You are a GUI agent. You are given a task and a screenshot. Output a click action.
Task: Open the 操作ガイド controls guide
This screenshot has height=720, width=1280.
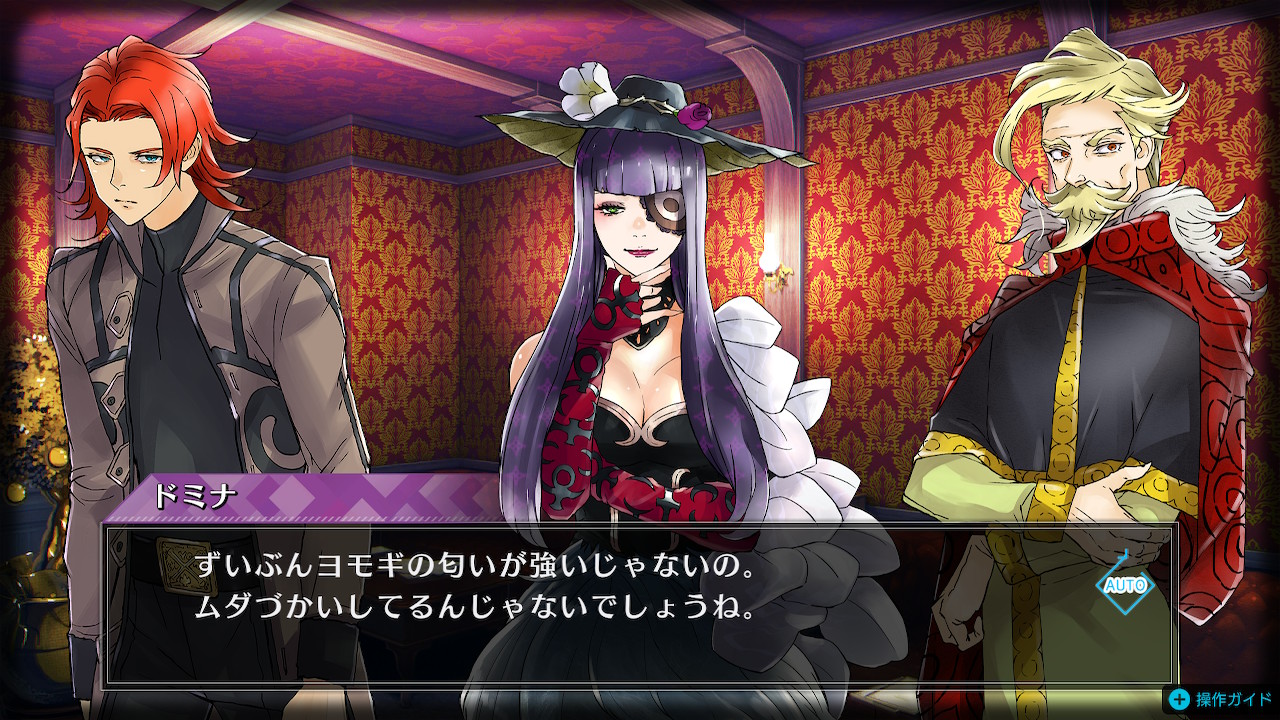point(1222,699)
